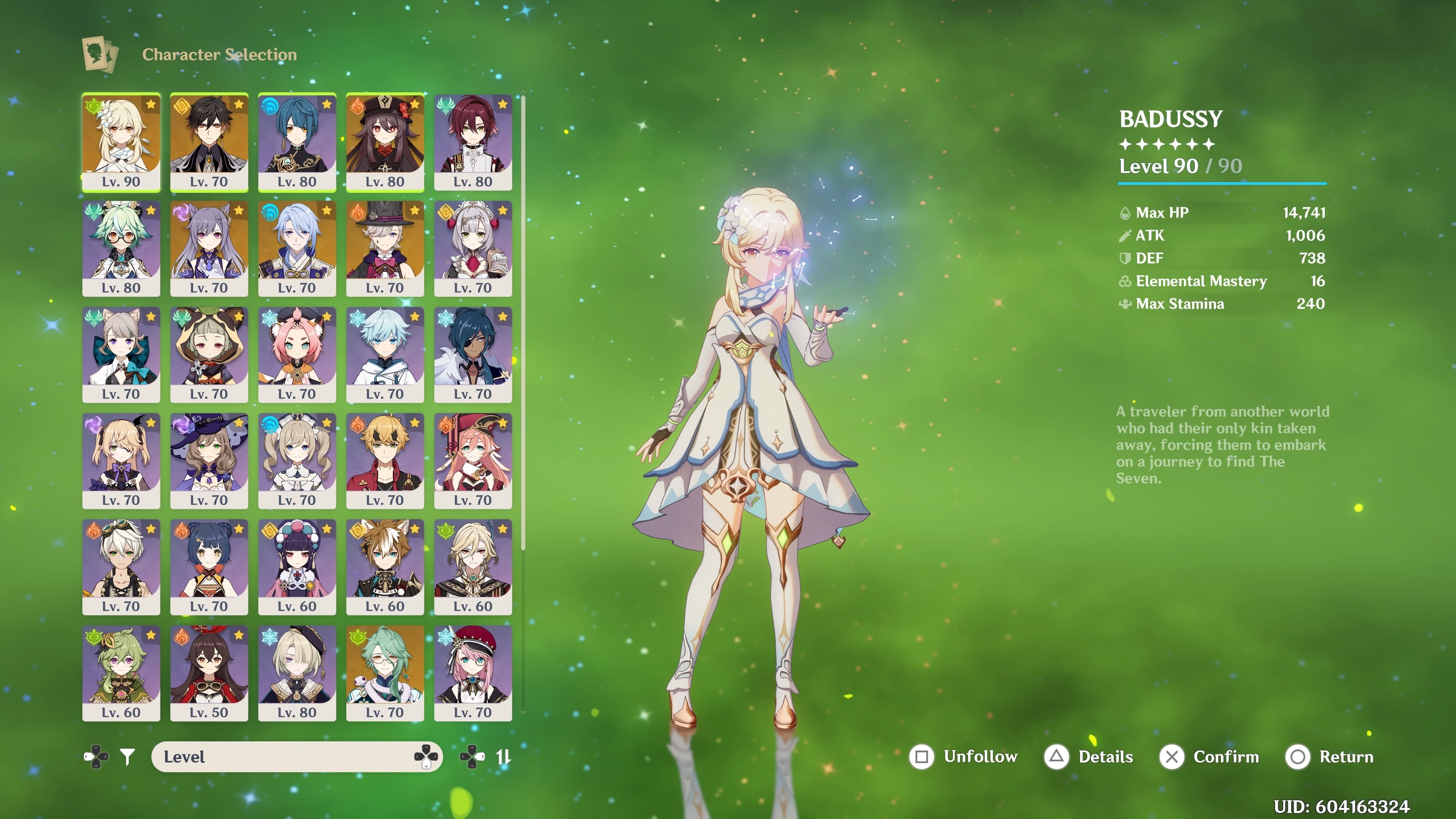The width and height of the screenshot is (1456, 819).
Task: Select Hu Tao's character tile
Action: (385, 141)
